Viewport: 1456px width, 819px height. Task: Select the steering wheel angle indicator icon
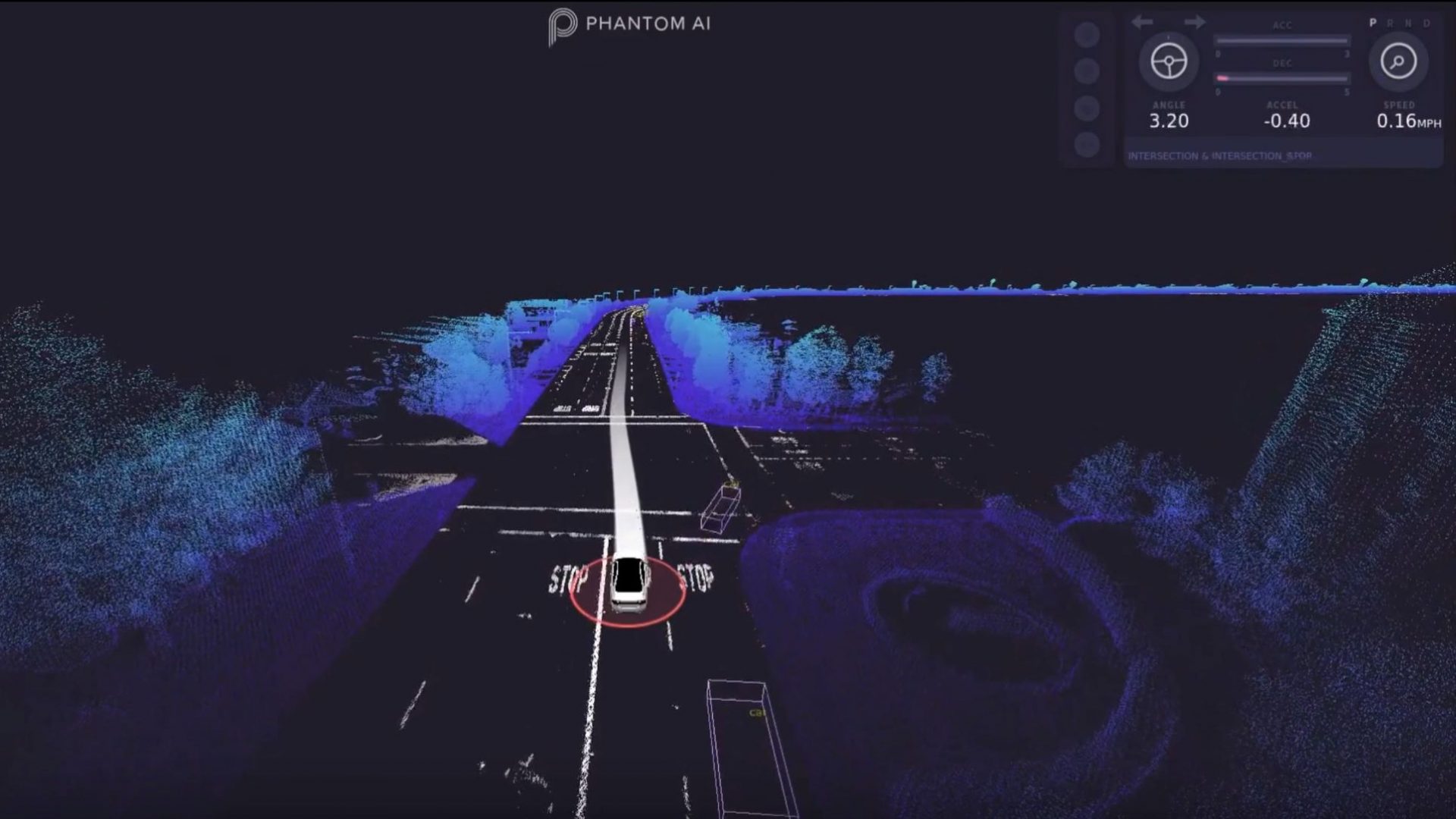coord(1169,61)
